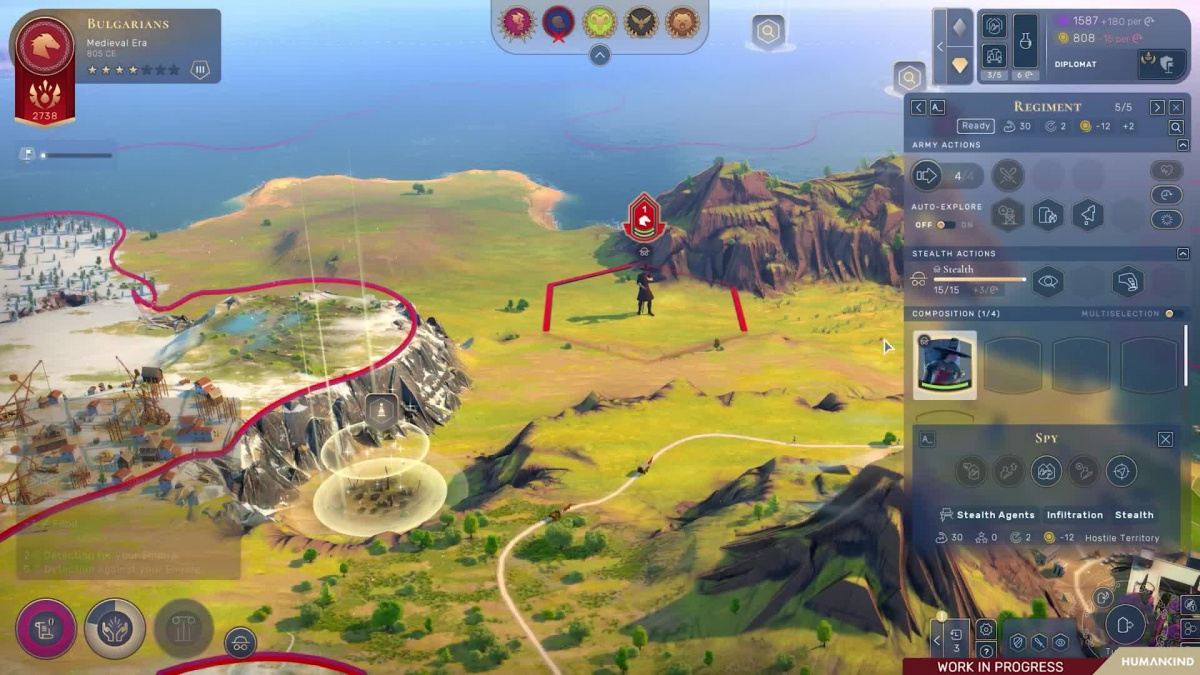This screenshot has width=1200, height=675.
Task: Open the settings gear icon
Action: pyautogui.click(x=986, y=629)
